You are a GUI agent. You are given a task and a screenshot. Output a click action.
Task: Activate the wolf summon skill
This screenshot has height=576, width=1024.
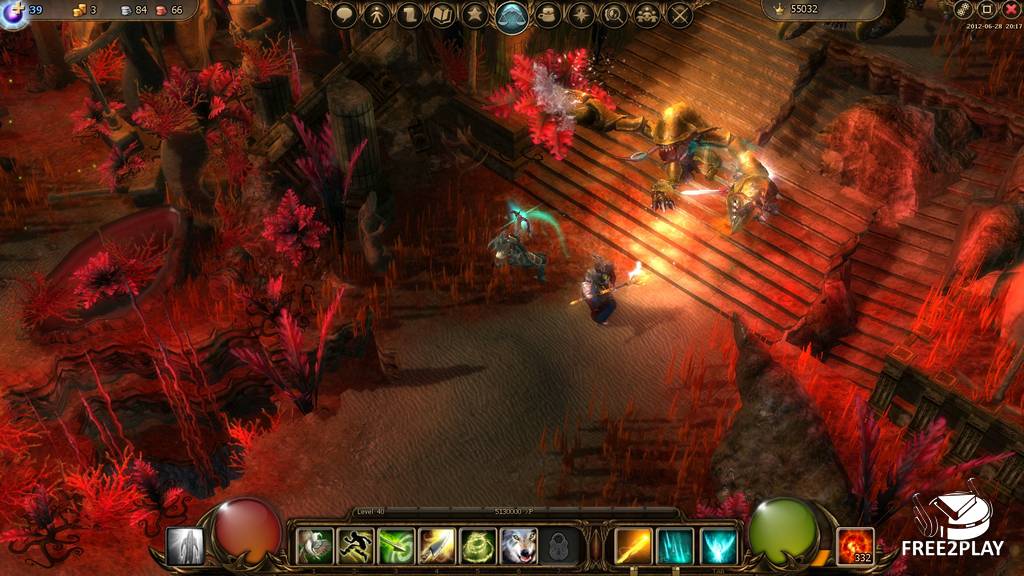519,546
